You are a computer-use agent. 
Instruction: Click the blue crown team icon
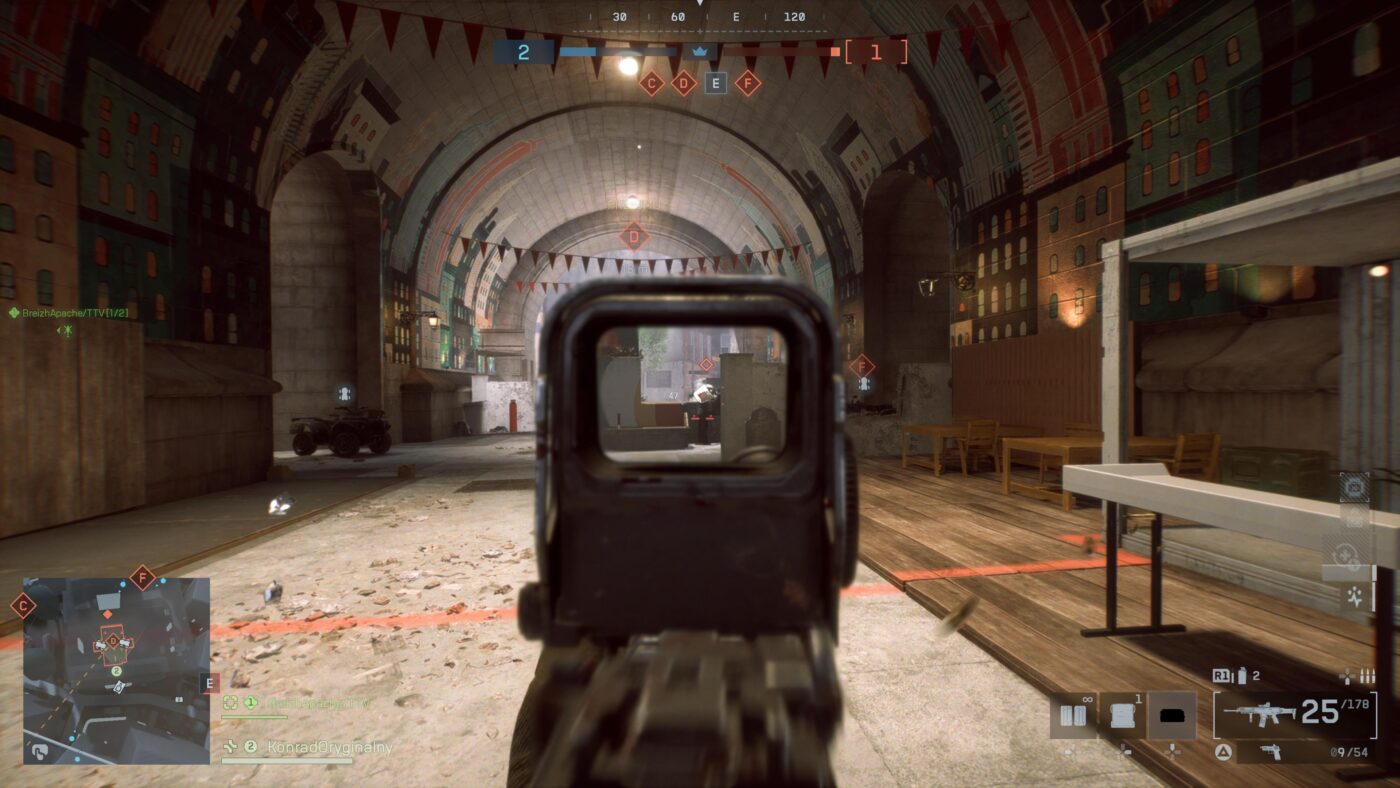(700, 51)
